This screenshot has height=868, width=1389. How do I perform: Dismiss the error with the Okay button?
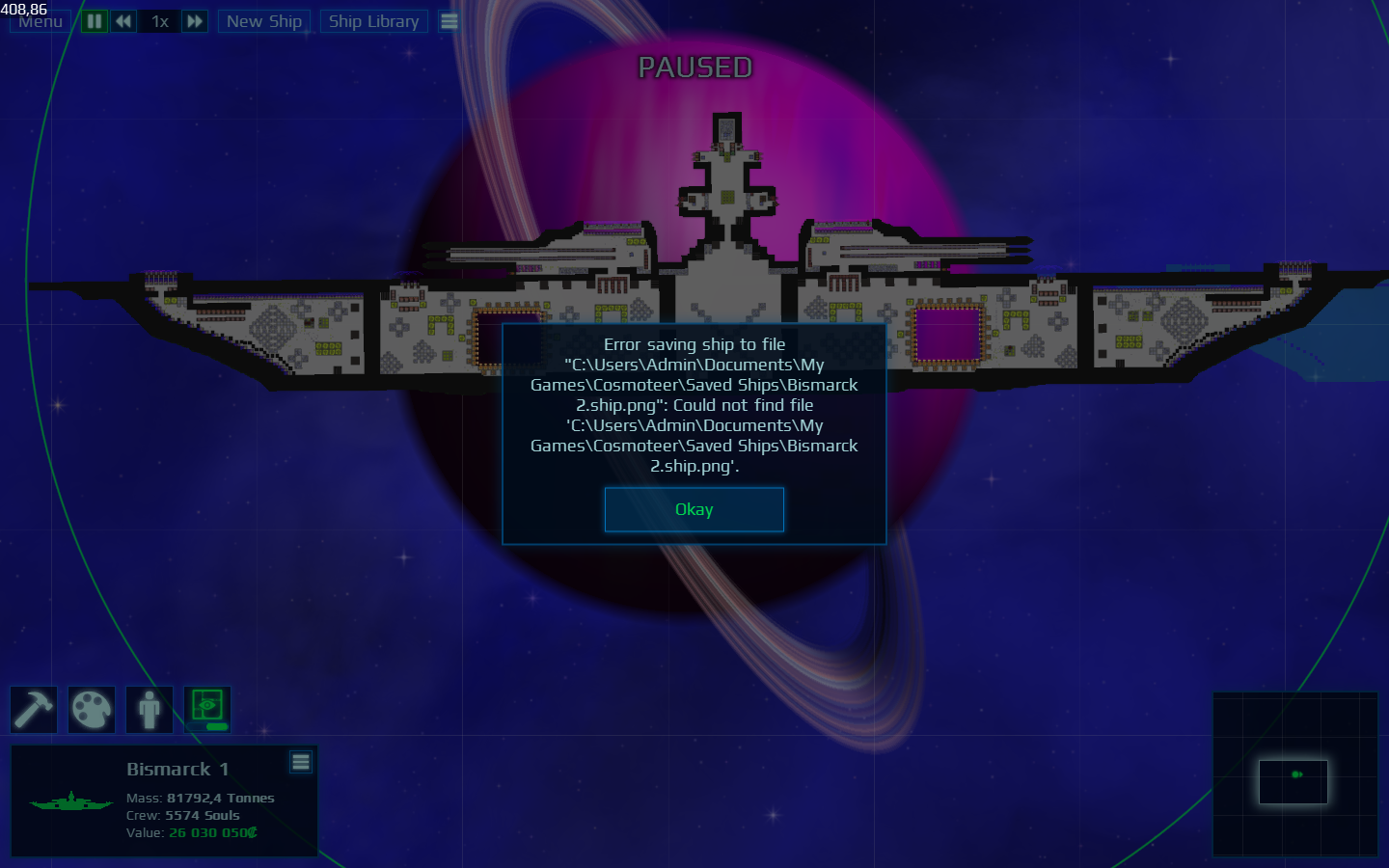[694, 509]
